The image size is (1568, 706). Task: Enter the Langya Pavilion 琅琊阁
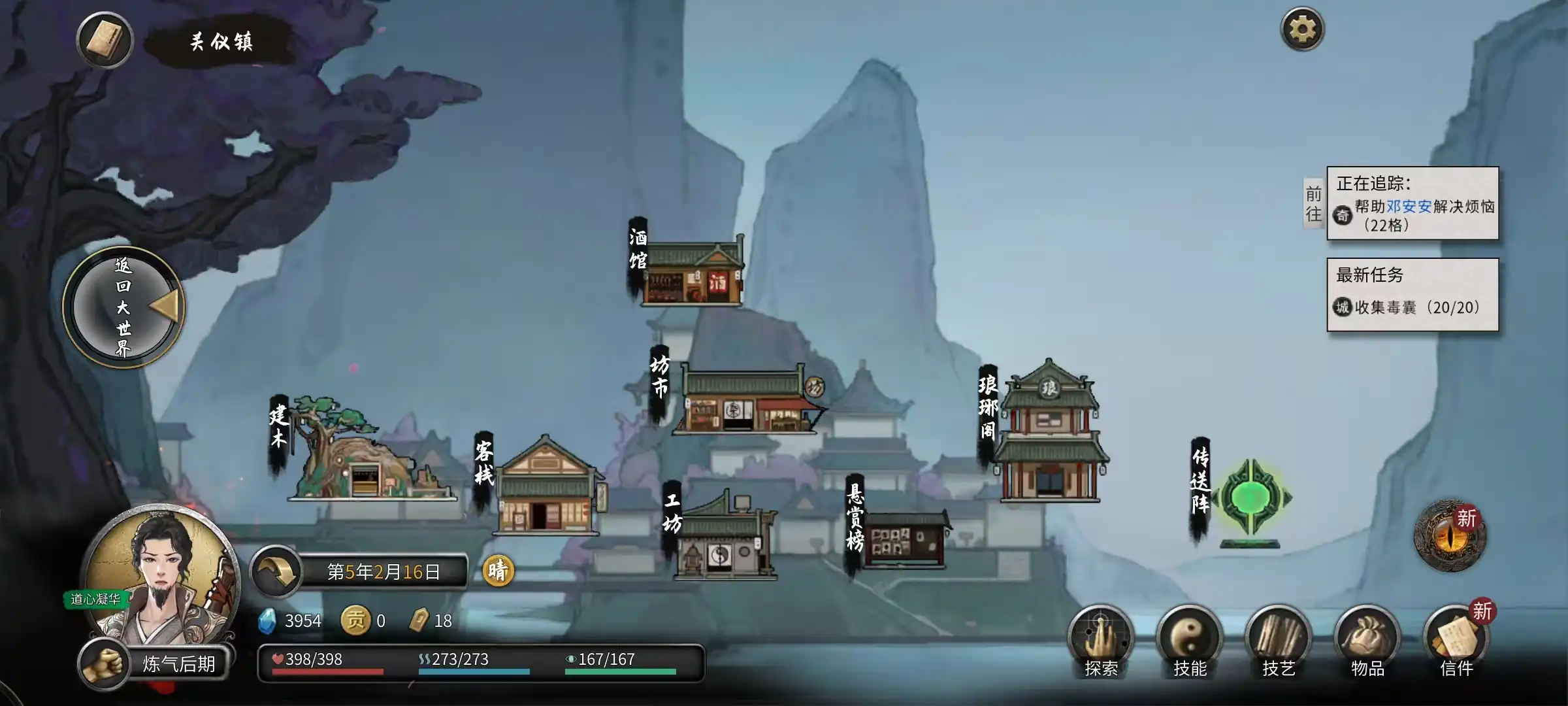[x=1049, y=435]
